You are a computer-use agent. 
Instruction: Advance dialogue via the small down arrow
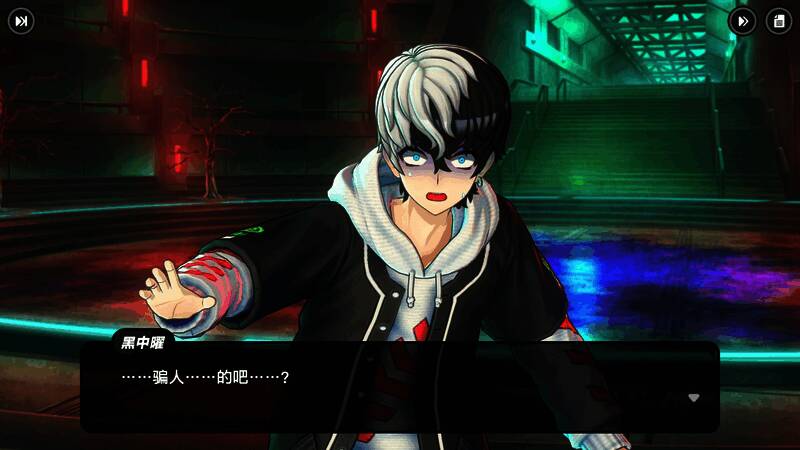[694, 397]
